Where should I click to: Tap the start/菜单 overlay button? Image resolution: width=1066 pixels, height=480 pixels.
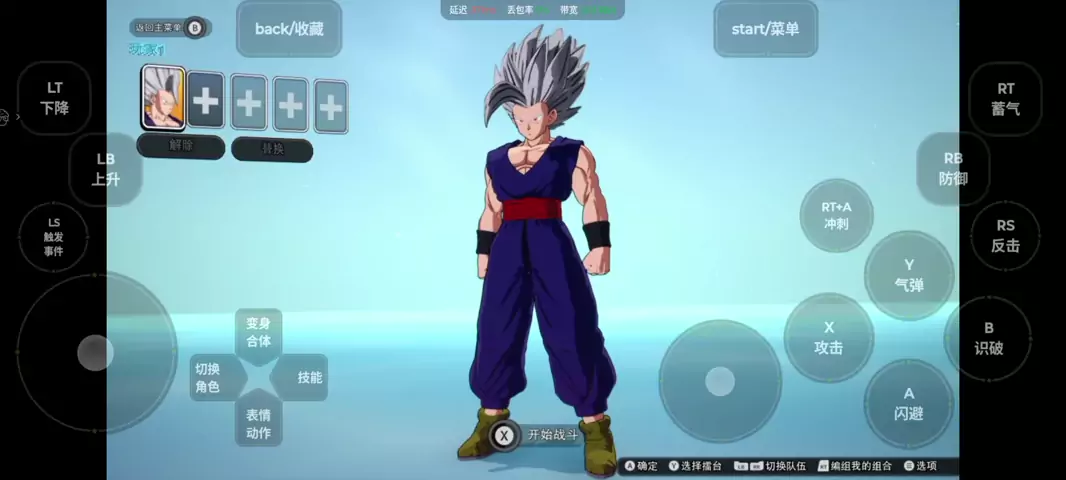(x=765, y=29)
